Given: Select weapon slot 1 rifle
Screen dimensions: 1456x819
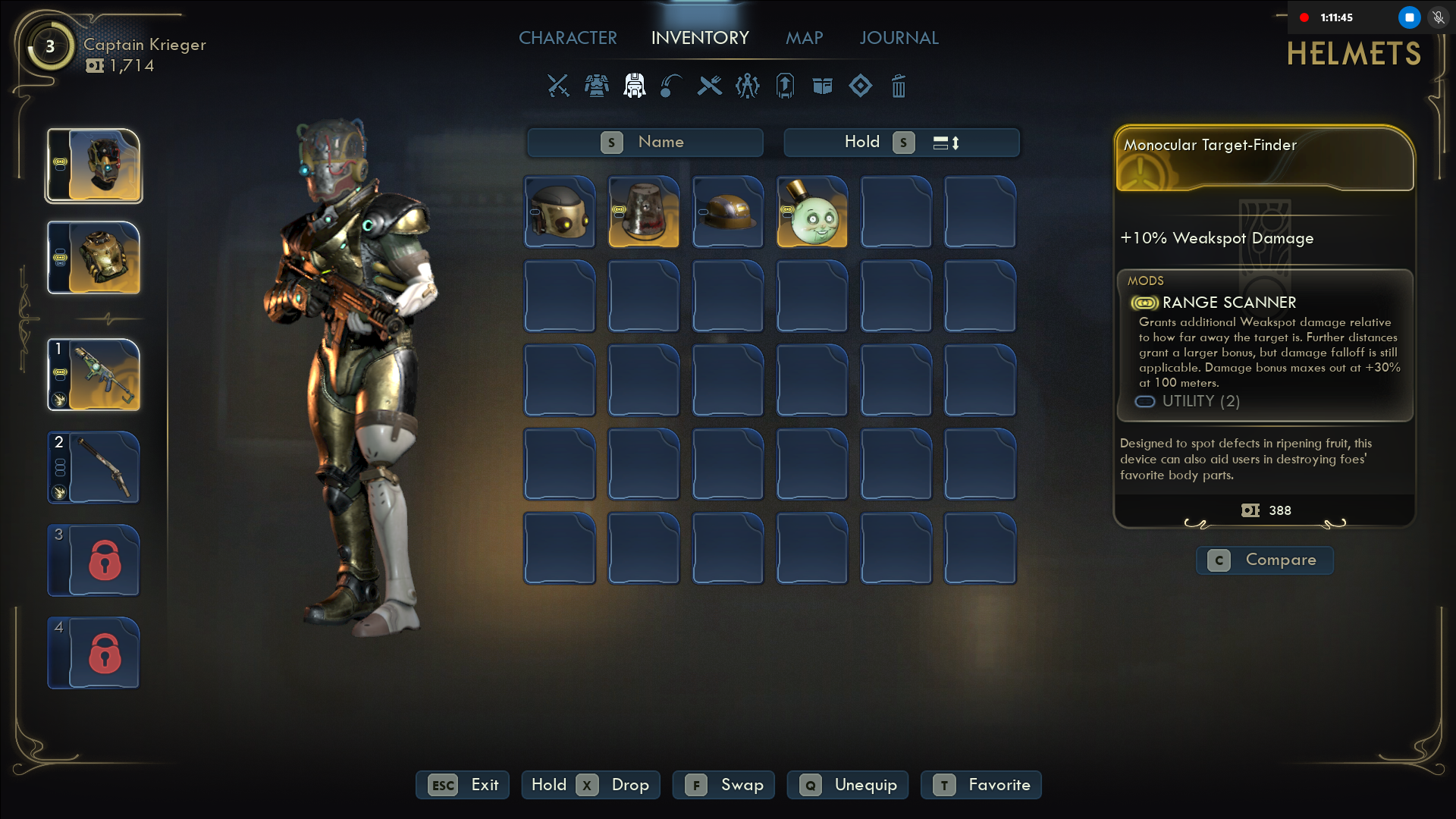Looking at the screenshot, I should 94,375.
